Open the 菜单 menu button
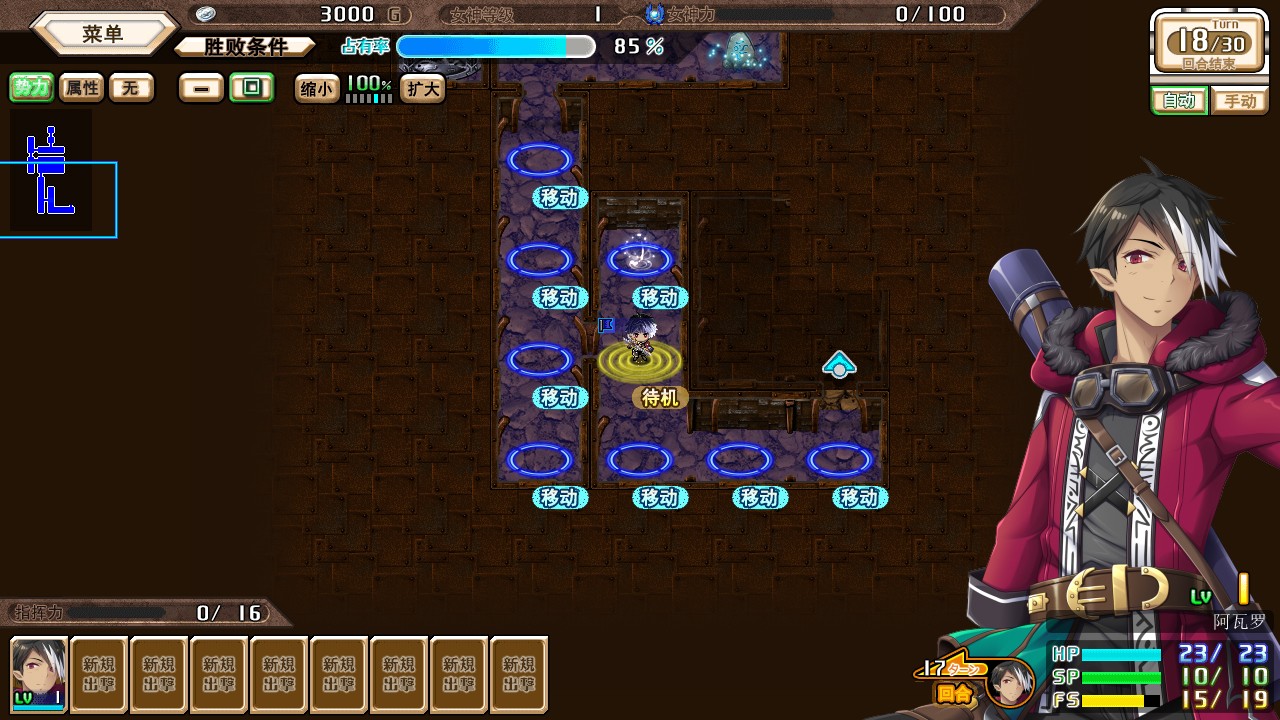 tap(103, 34)
